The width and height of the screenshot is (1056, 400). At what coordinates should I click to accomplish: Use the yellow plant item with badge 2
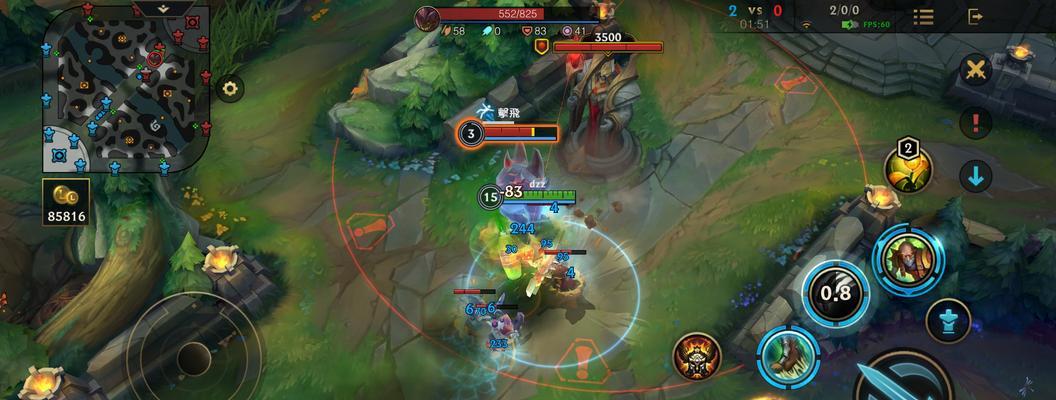click(x=908, y=168)
